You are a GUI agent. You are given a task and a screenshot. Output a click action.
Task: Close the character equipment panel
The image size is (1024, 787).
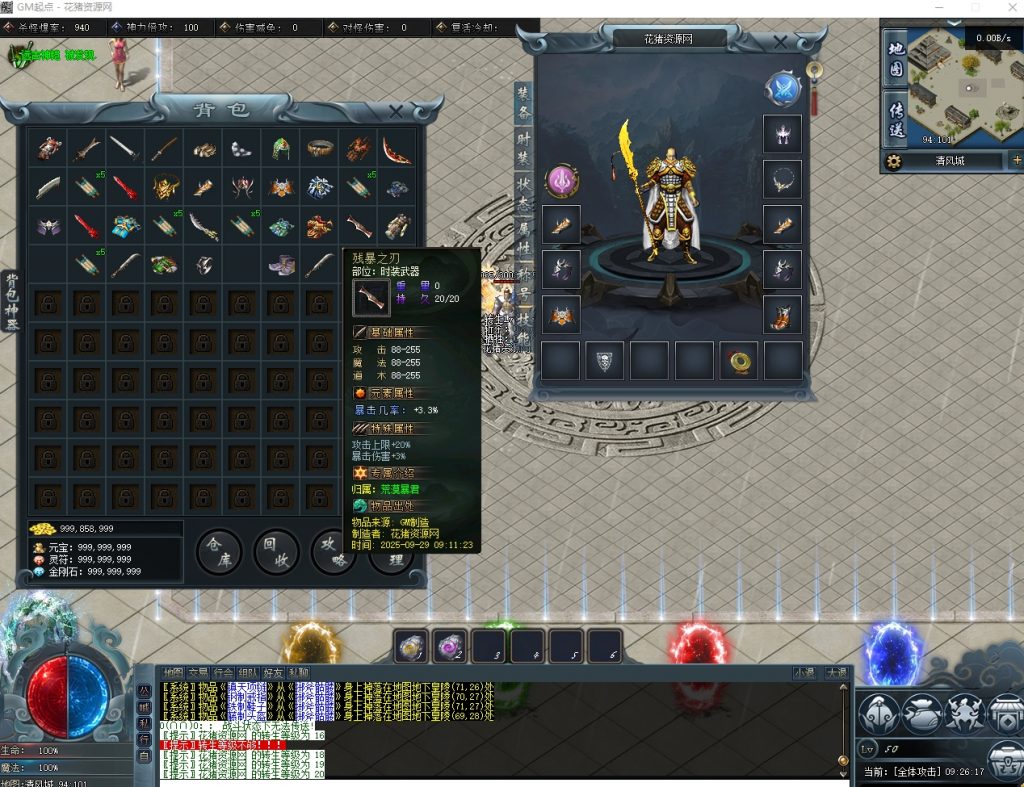coord(781,43)
